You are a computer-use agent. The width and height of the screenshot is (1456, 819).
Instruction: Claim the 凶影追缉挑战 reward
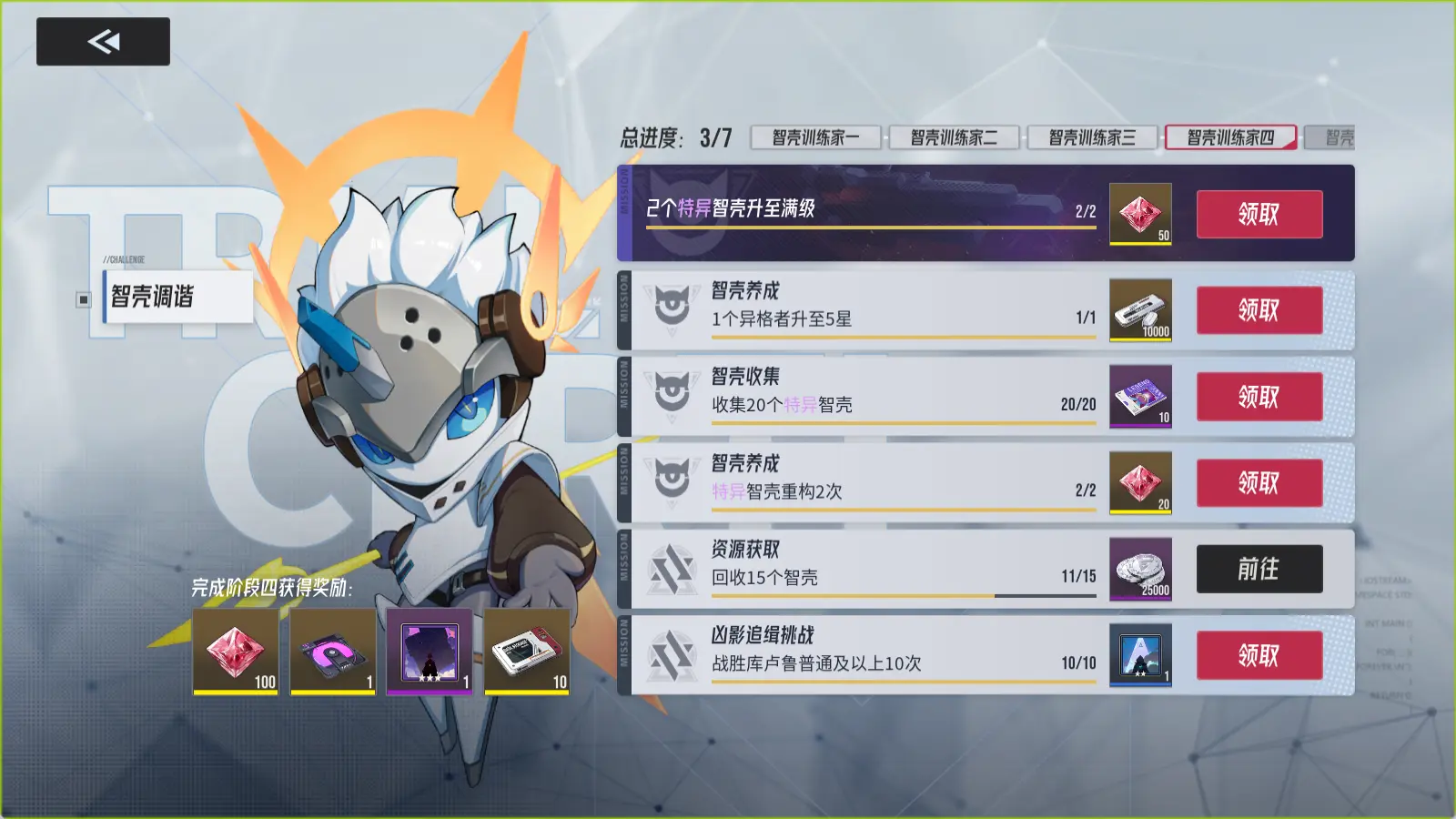coord(1259,655)
